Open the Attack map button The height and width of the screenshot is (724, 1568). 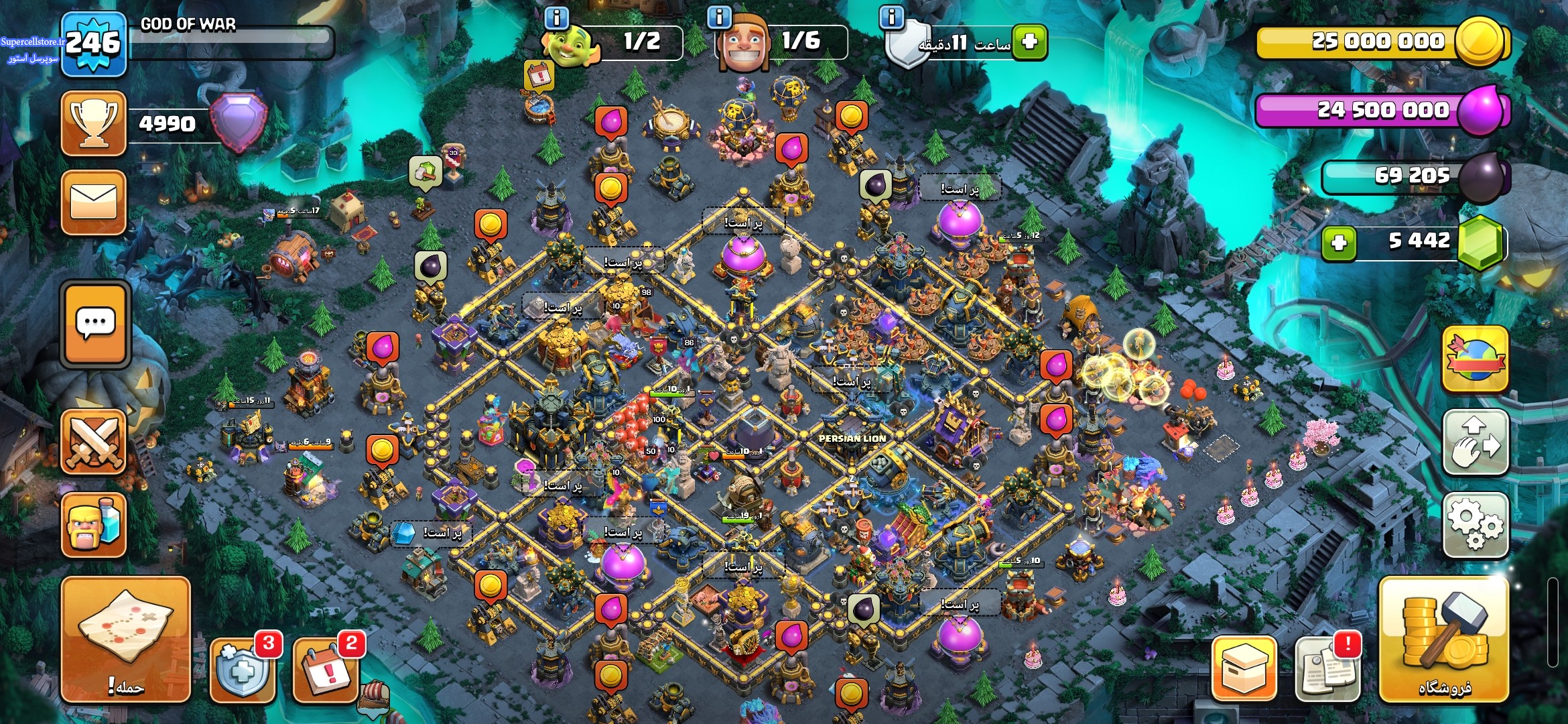pos(125,640)
